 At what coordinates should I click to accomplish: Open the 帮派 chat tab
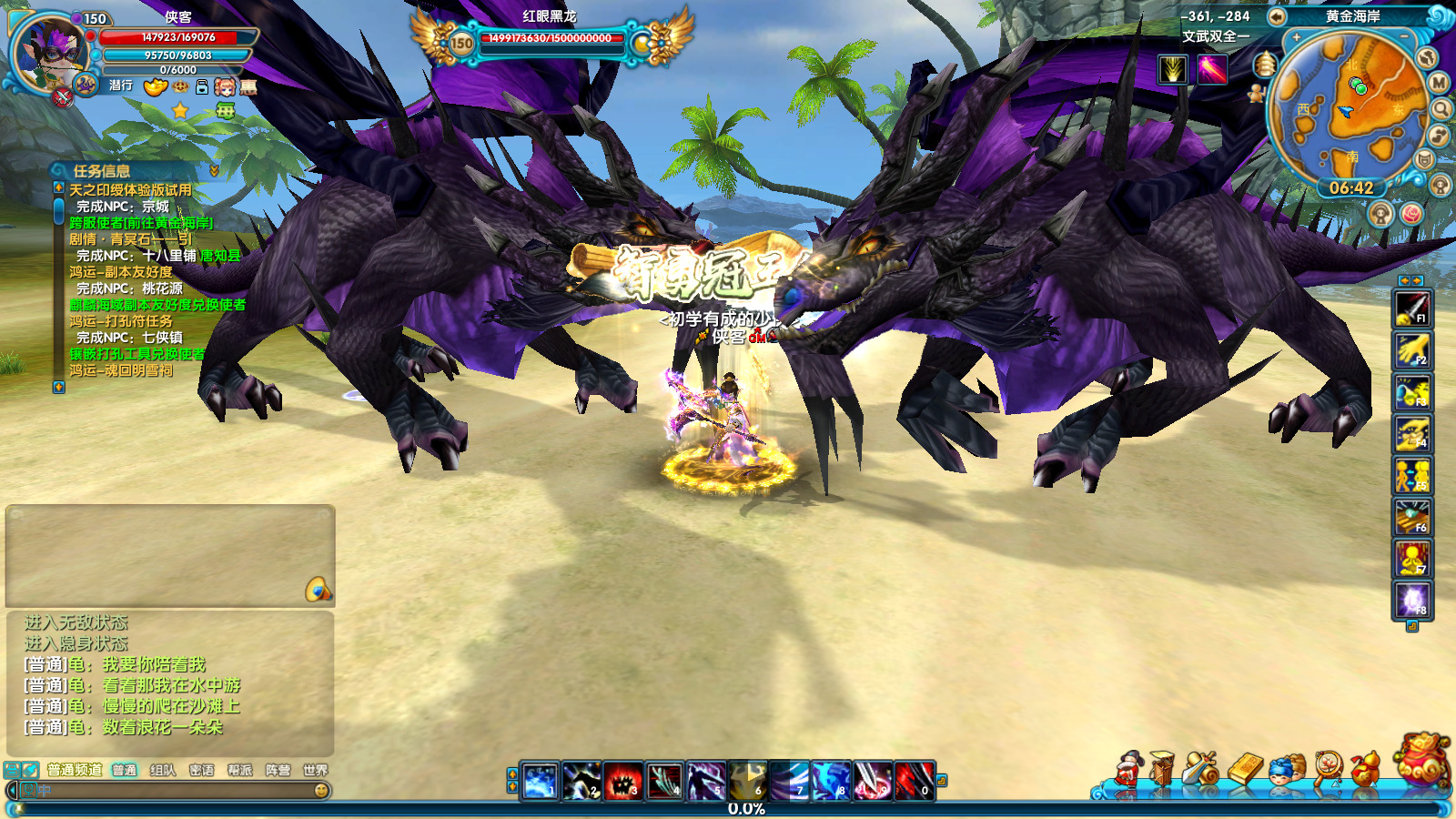239,770
